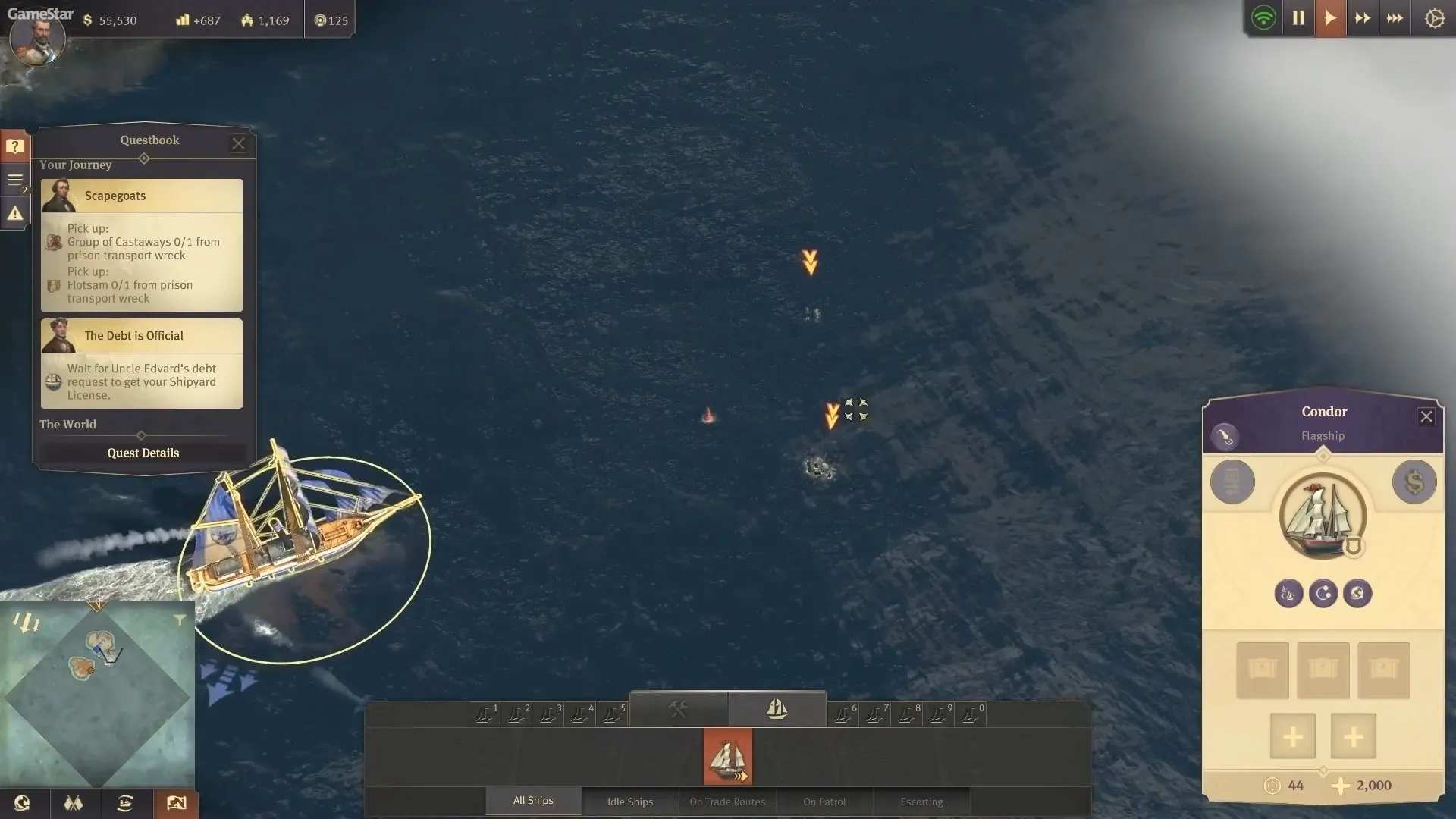Viewport: 1456px width, 819px height.
Task: Open Quest Details
Action: tap(143, 453)
